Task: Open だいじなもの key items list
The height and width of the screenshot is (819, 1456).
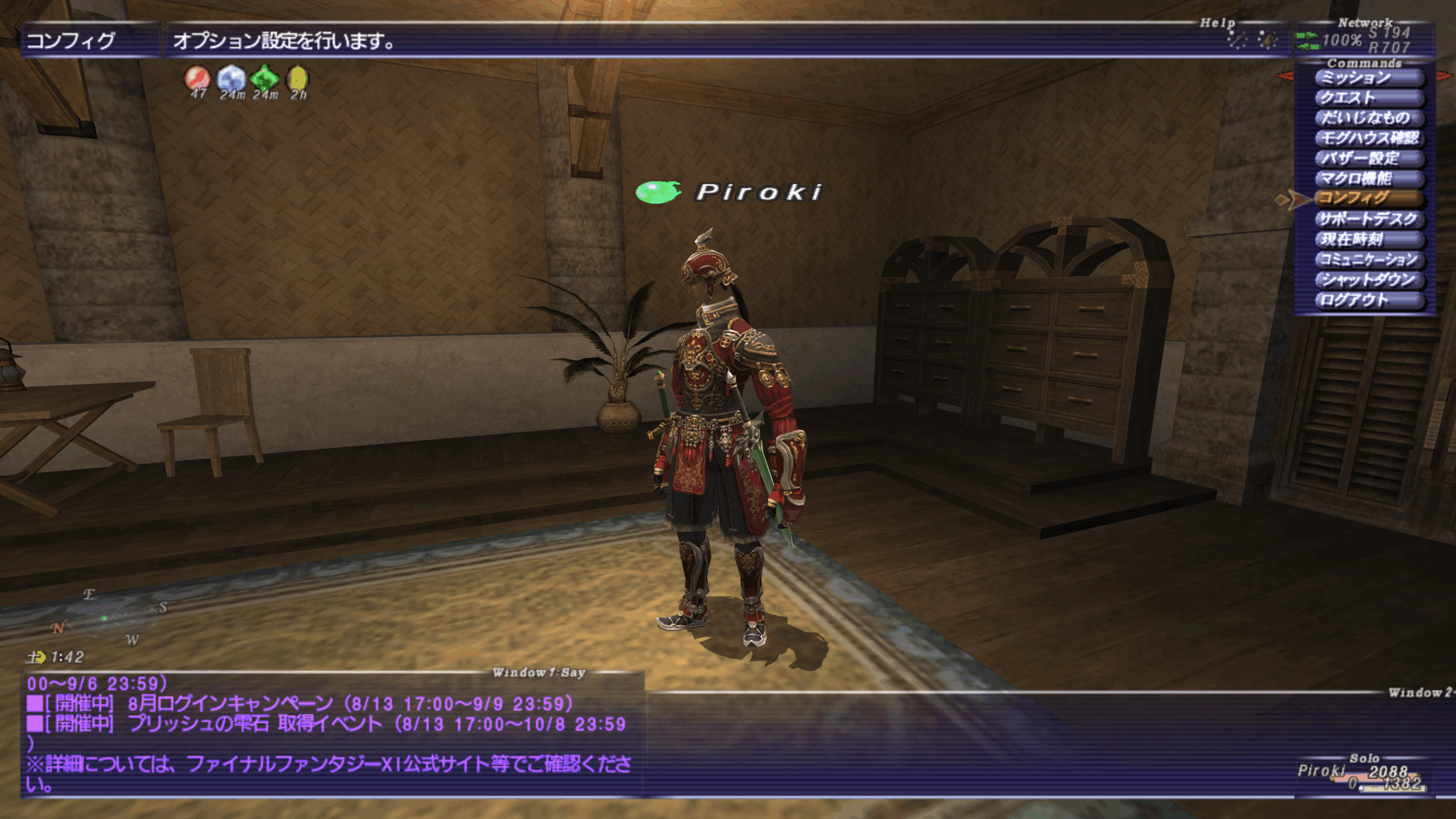Action: [1368, 118]
